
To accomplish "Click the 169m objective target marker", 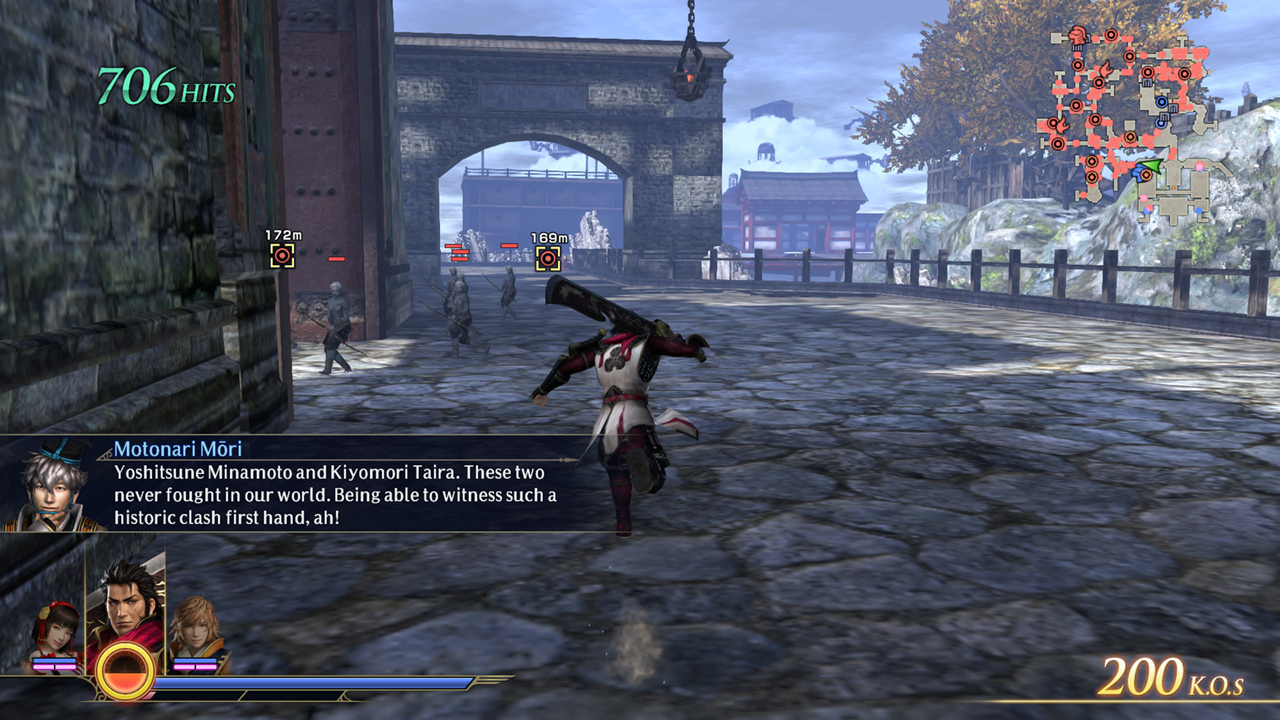I will [x=547, y=258].
